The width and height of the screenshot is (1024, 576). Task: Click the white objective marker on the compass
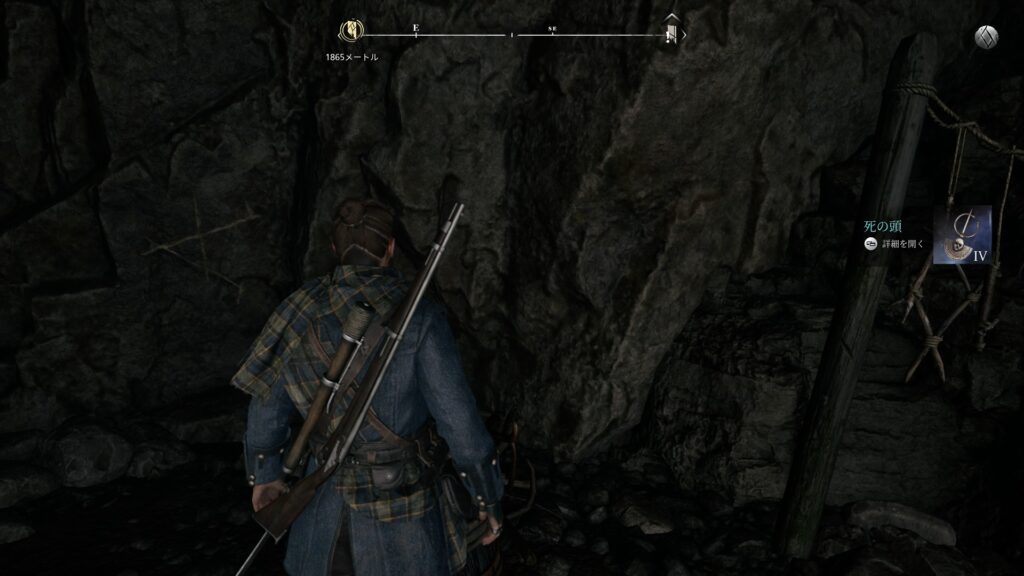[x=672, y=34]
